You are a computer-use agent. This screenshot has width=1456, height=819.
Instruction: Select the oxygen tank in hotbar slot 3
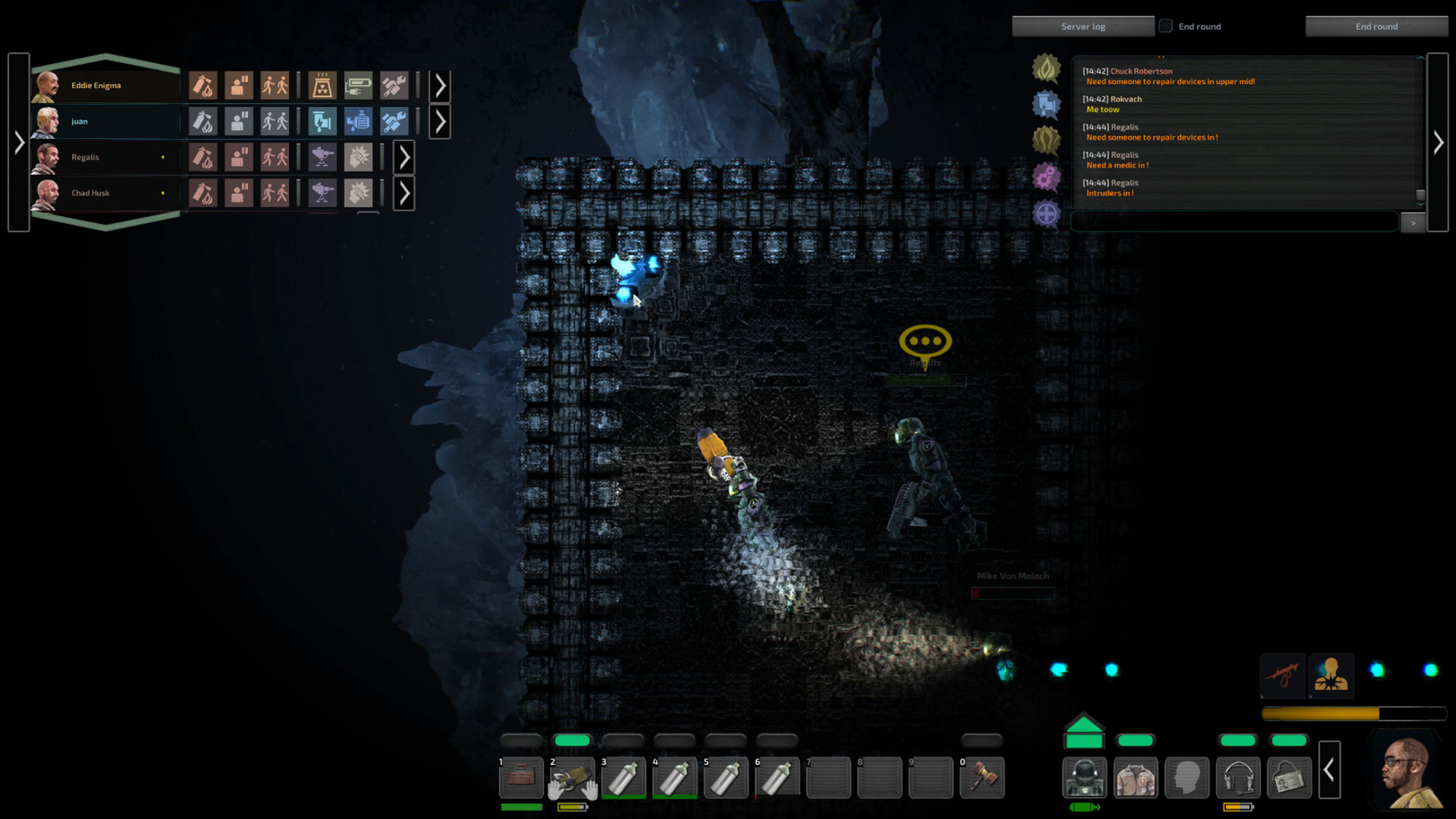623,777
